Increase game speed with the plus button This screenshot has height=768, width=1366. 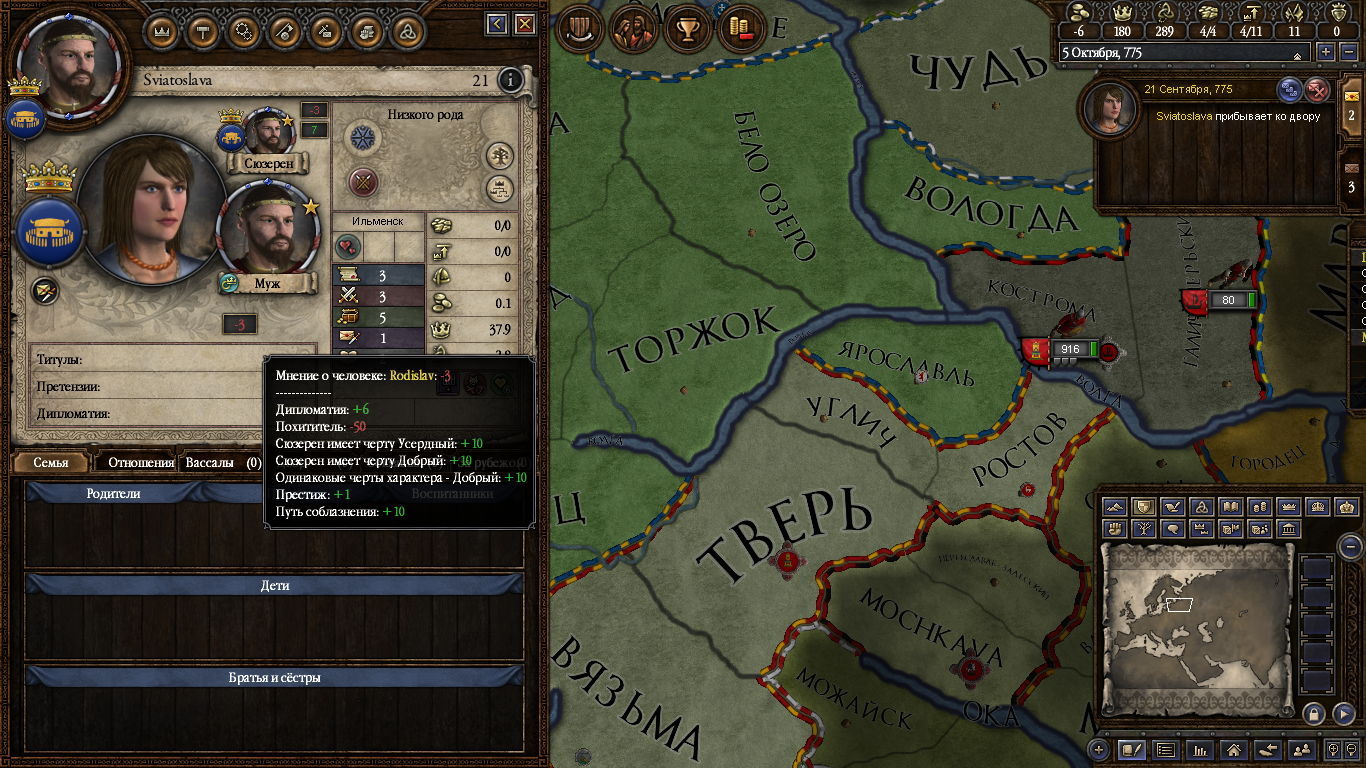click(x=1326, y=52)
